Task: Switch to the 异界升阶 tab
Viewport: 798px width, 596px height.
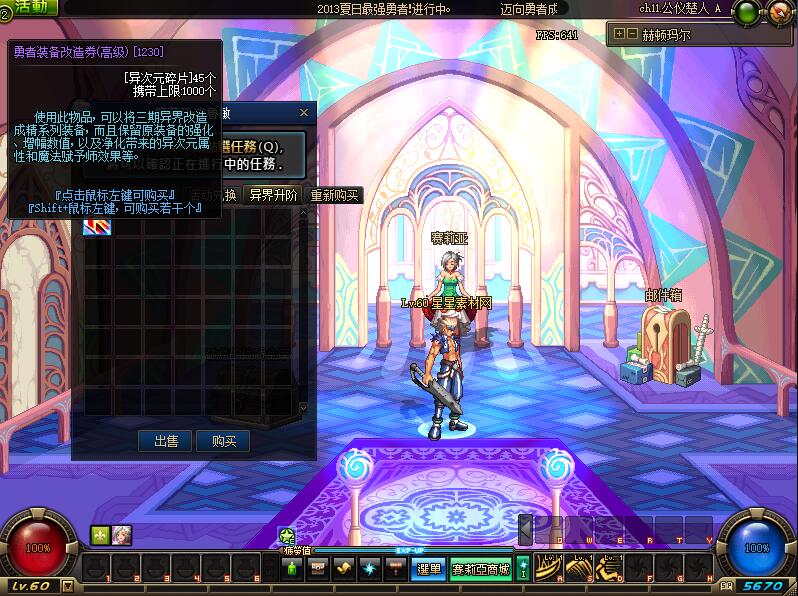Action: 273,195
